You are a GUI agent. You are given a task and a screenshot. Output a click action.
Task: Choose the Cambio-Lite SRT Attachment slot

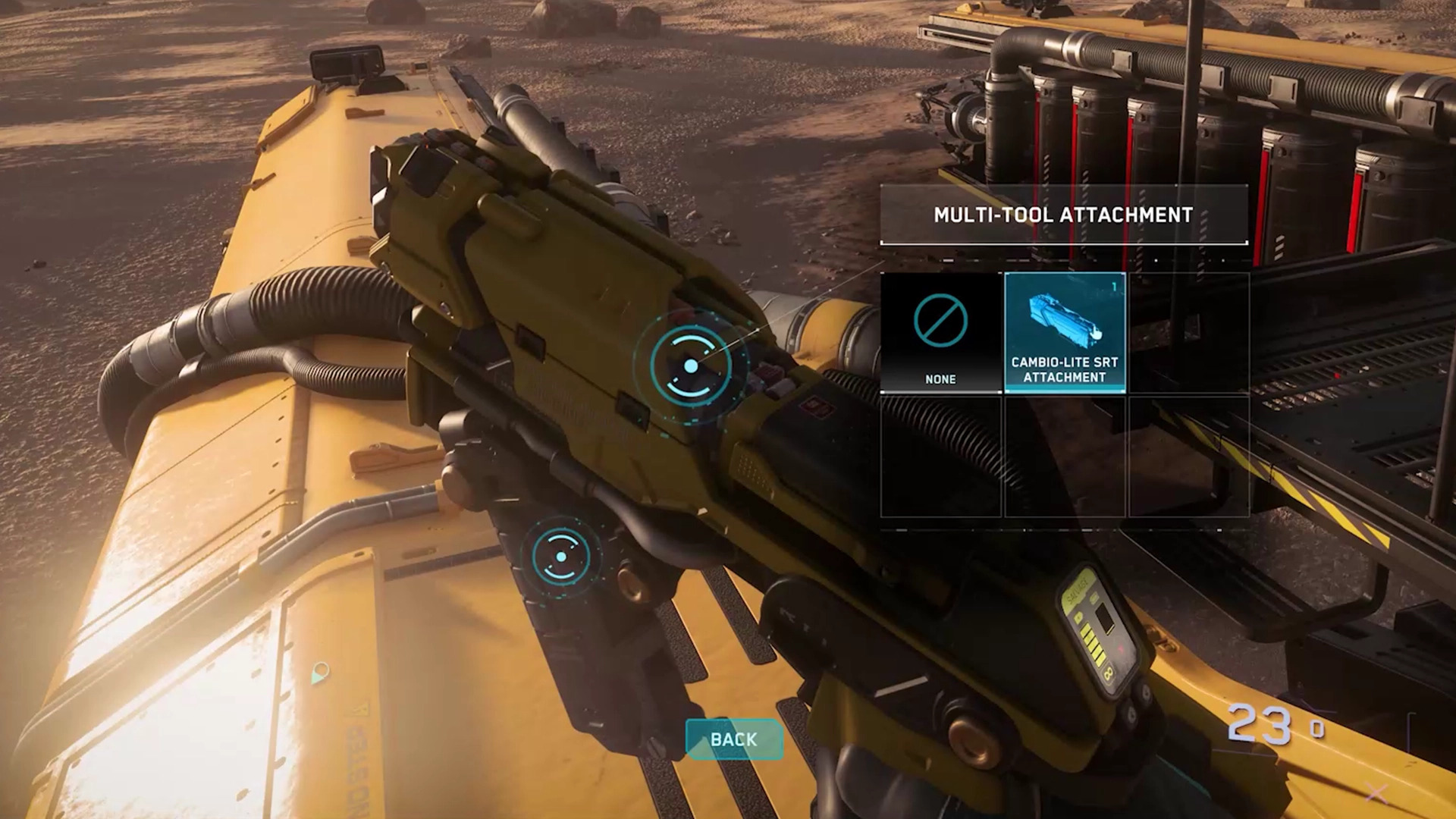click(1065, 333)
